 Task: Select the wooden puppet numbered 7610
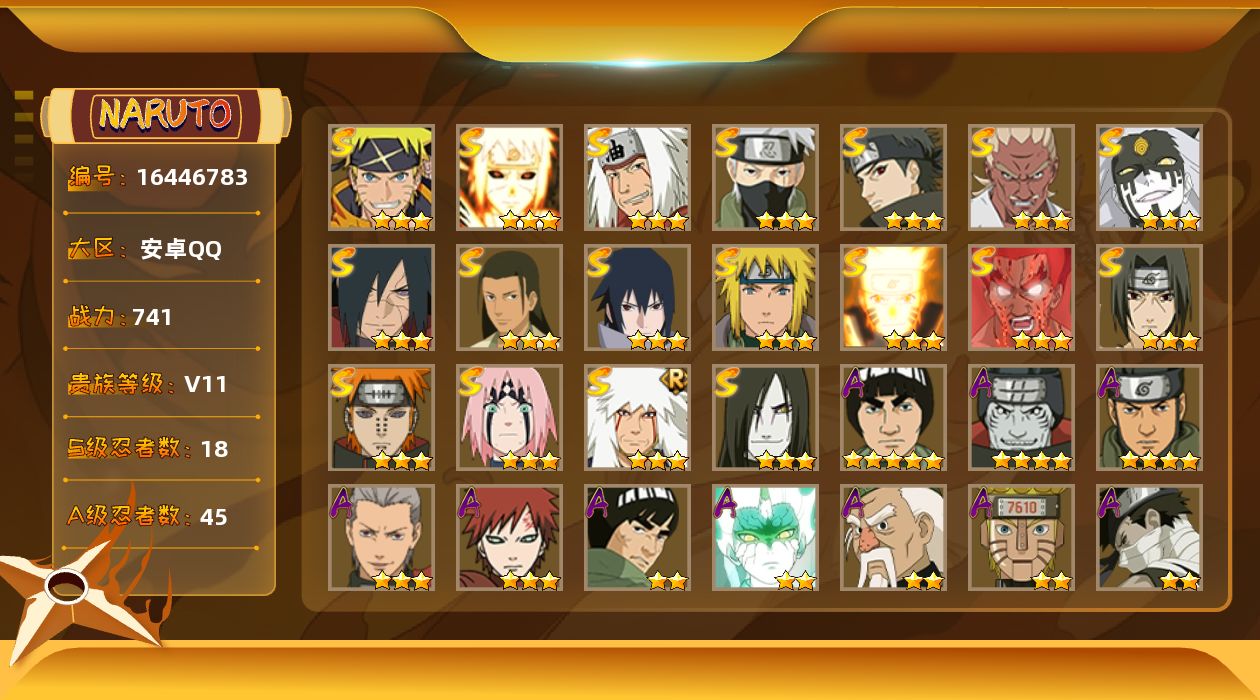click(x=1021, y=537)
